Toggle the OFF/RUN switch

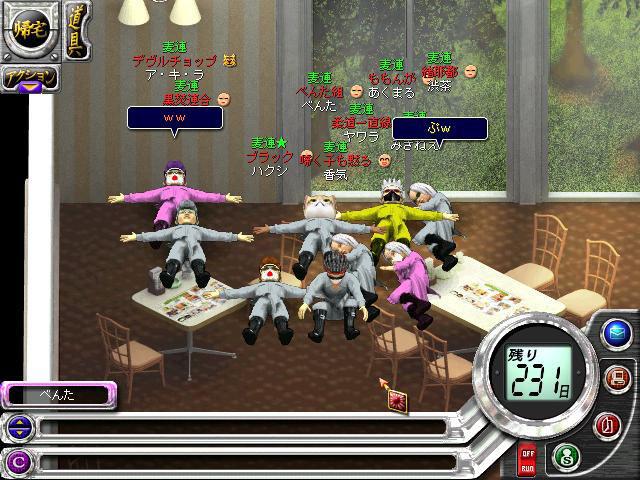pyautogui.click(x=527, y=462)
